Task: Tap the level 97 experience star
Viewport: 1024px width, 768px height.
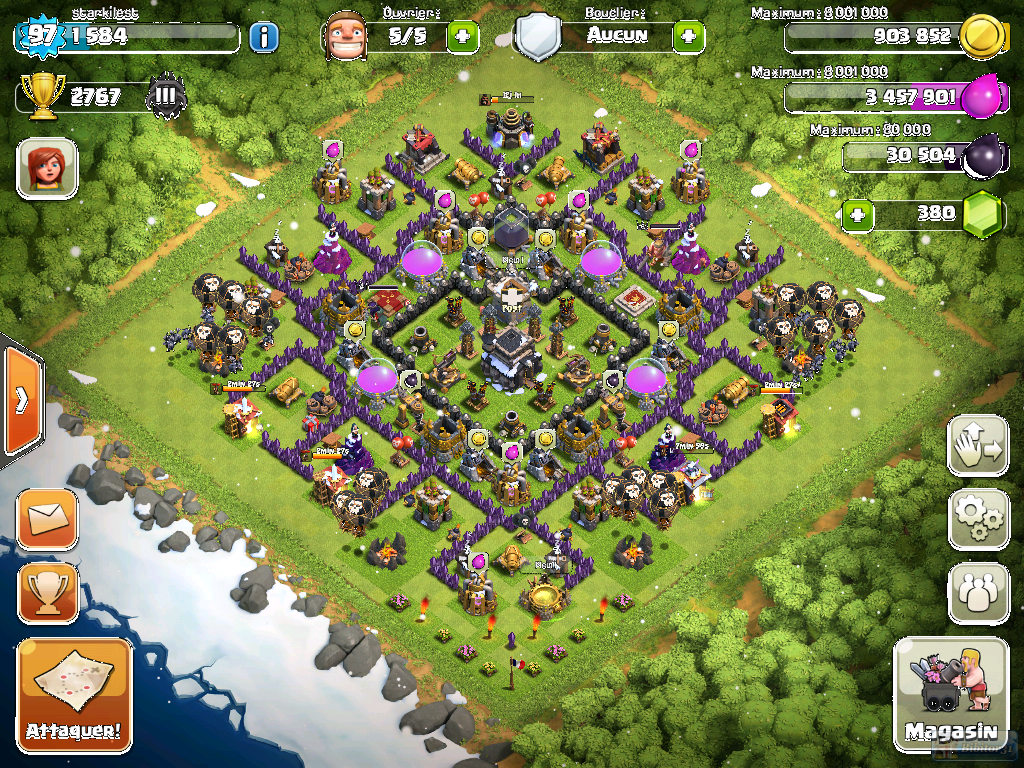Action: [x=40, y=36]
